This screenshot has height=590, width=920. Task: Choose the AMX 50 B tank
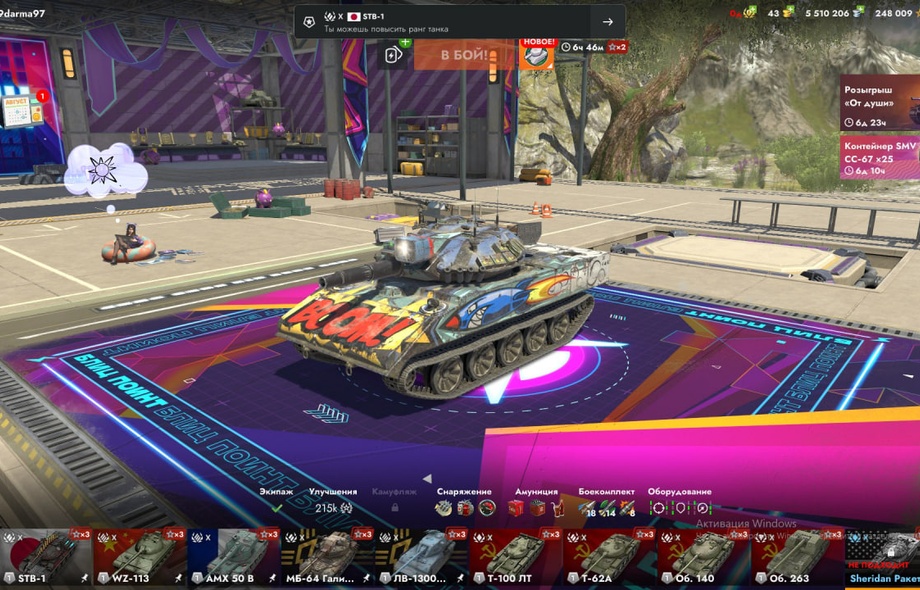pyautogui.click(x=232, y=557)
